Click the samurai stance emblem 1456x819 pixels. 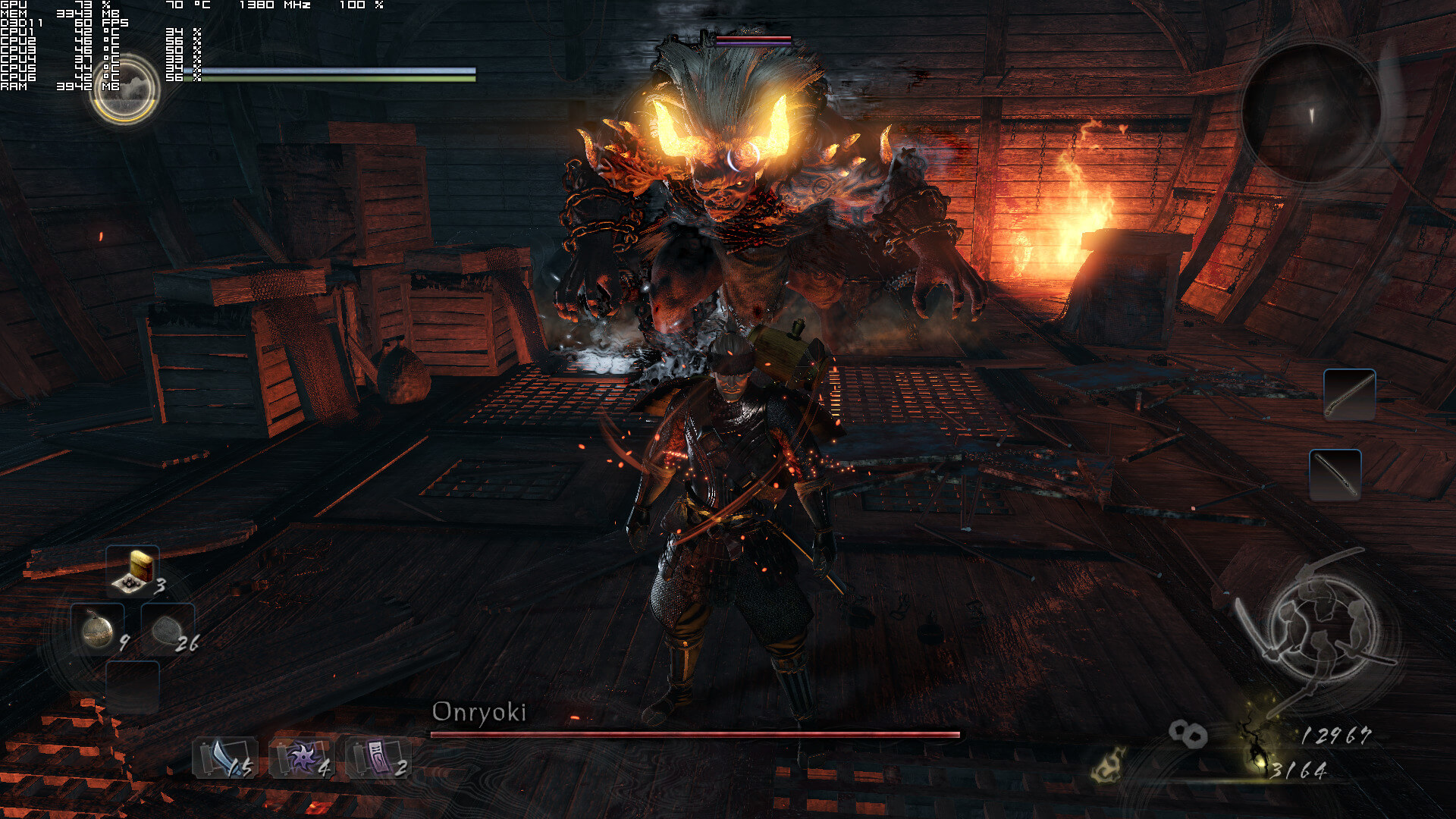[1323, 628]
